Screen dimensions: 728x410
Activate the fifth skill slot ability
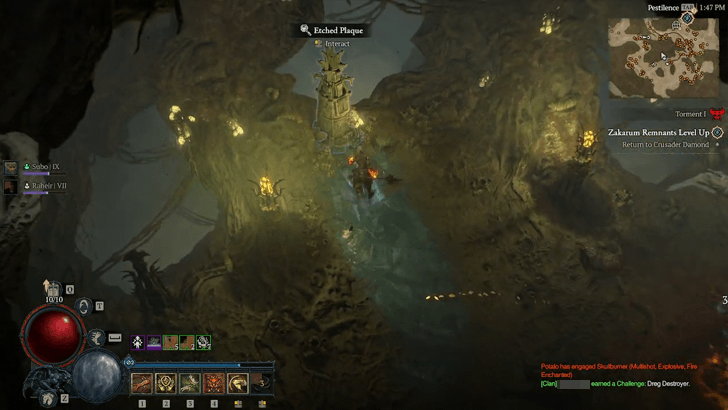click(238, 382)
